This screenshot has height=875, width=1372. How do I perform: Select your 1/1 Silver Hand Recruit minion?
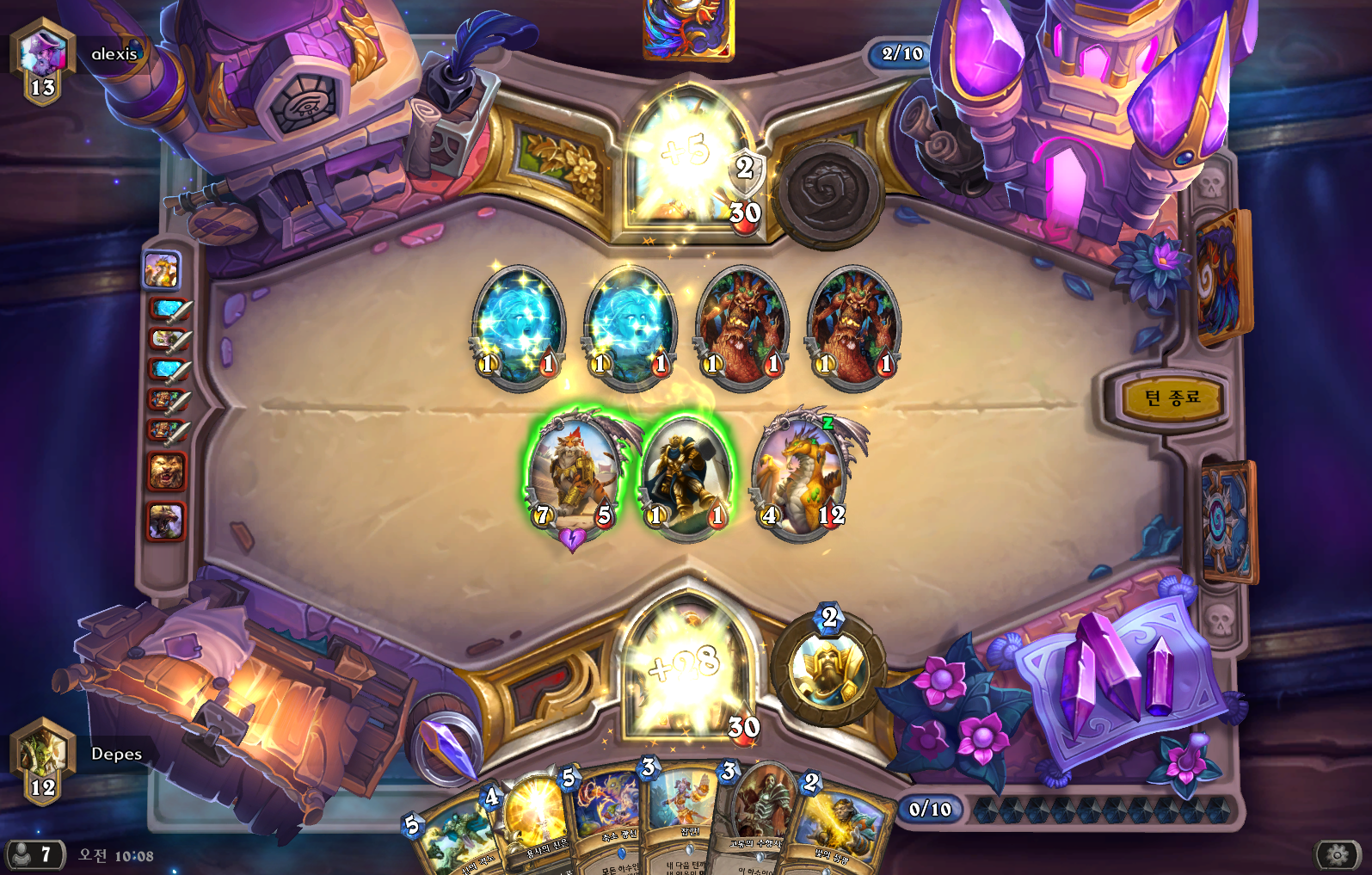(686, 478)
